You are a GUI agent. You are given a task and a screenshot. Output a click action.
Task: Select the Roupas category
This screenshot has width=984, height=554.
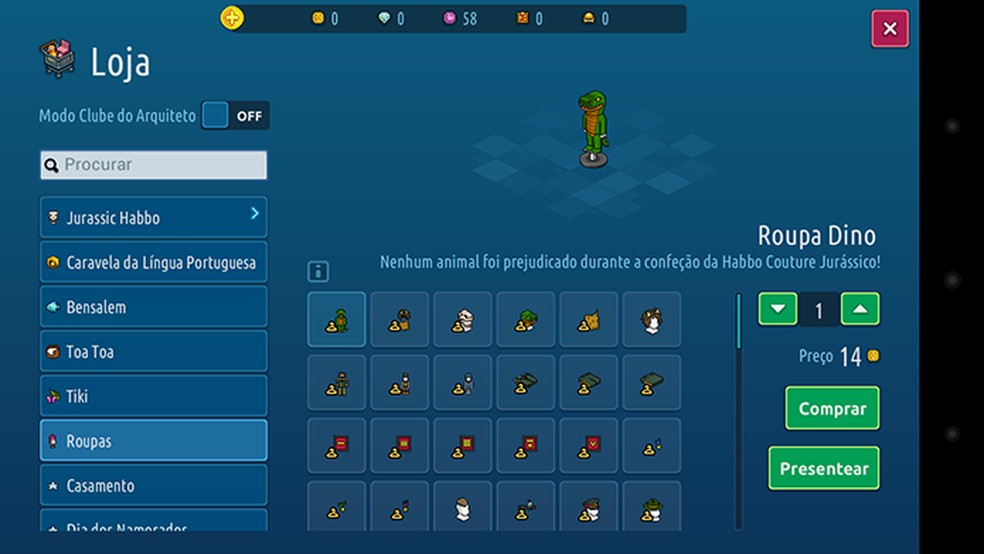(x=153, y=441)
